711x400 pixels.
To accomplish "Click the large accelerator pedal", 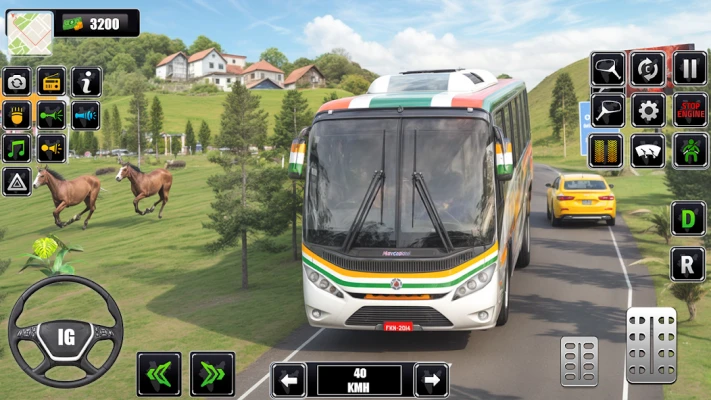I will pos(651,345).
